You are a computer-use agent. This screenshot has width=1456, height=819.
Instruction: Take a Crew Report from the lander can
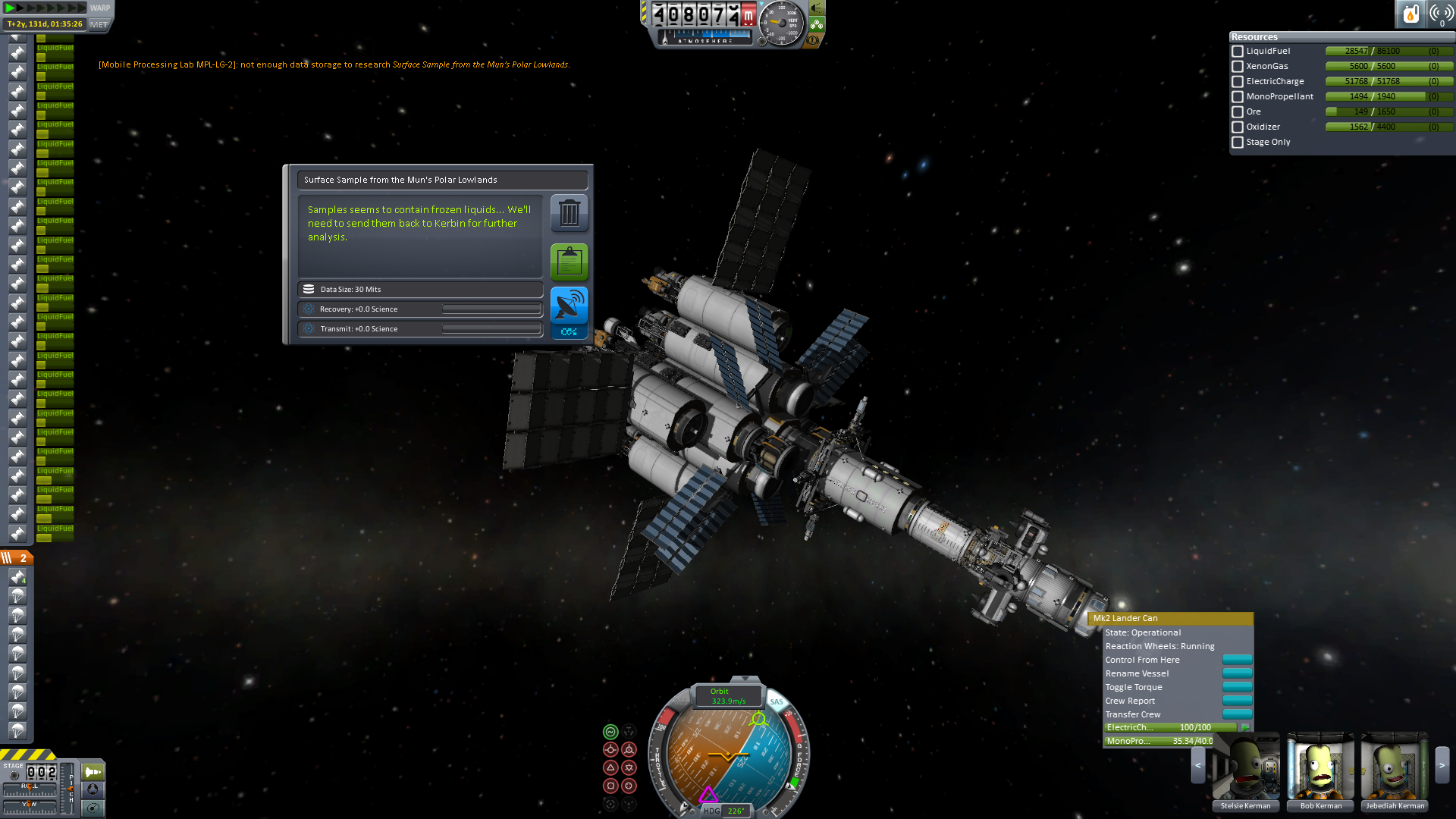point(1237,701)
